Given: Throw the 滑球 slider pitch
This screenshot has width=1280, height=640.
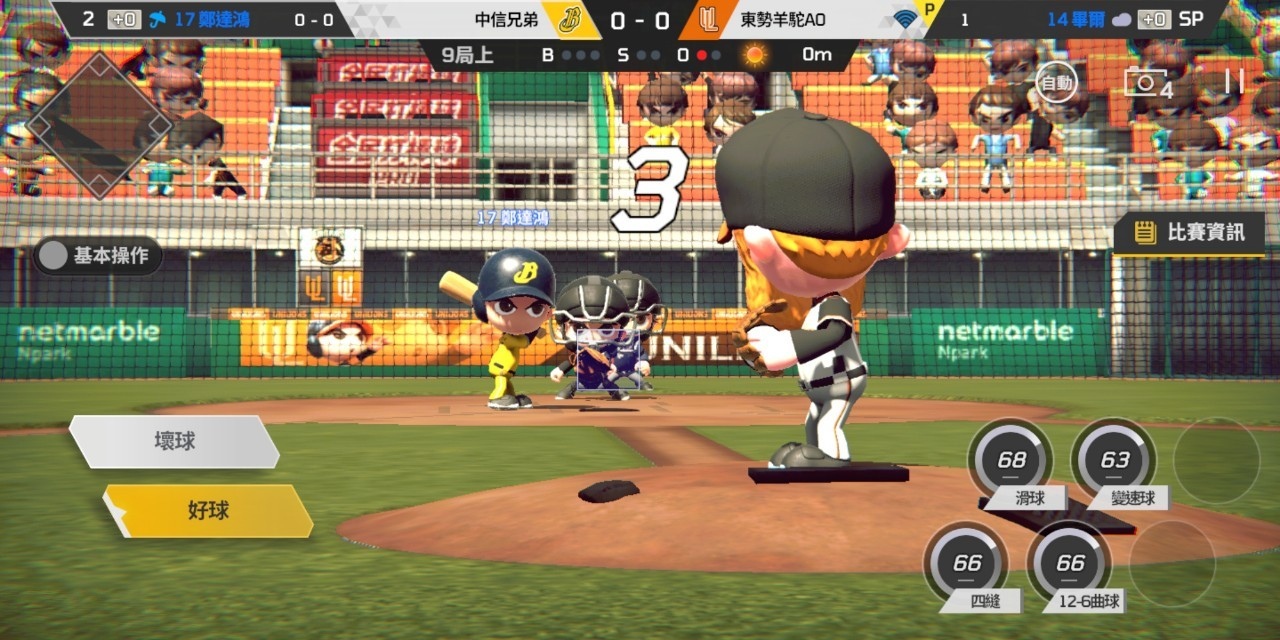Looking at the screenshot, I should (1011, 461).
